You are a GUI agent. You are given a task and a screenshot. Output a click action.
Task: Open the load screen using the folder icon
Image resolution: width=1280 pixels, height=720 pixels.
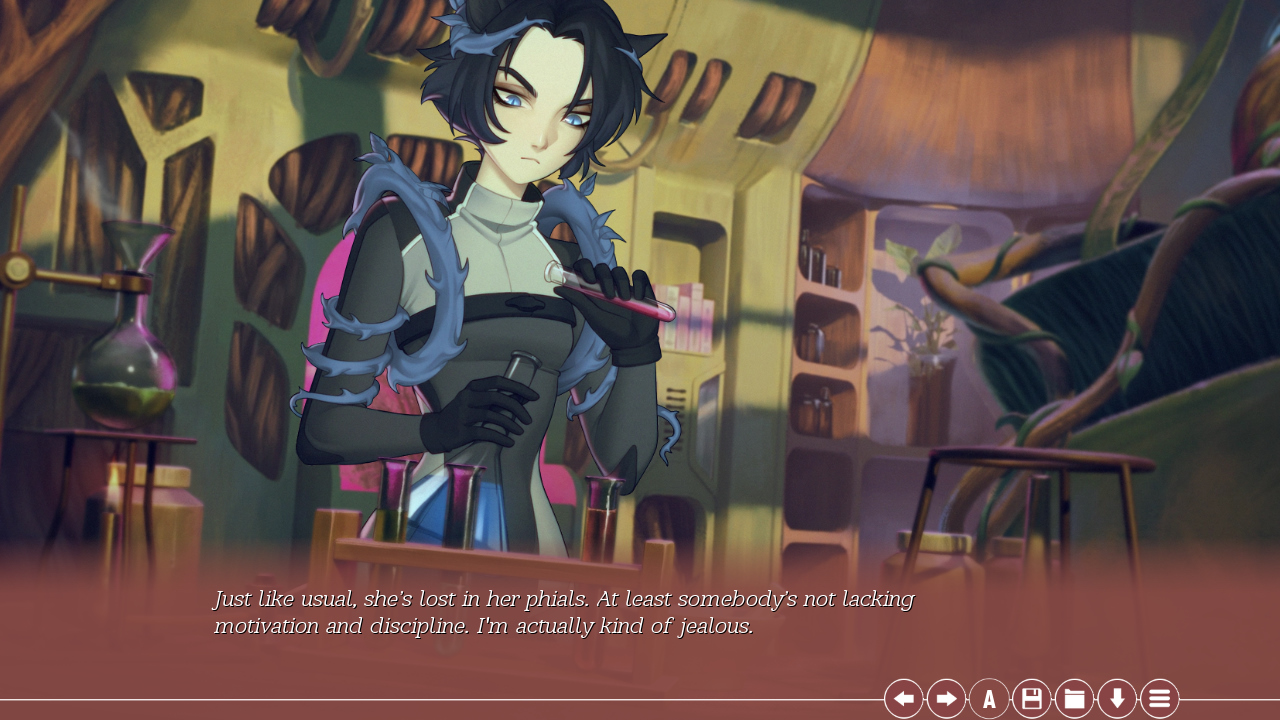click(x=1074, y=698)
